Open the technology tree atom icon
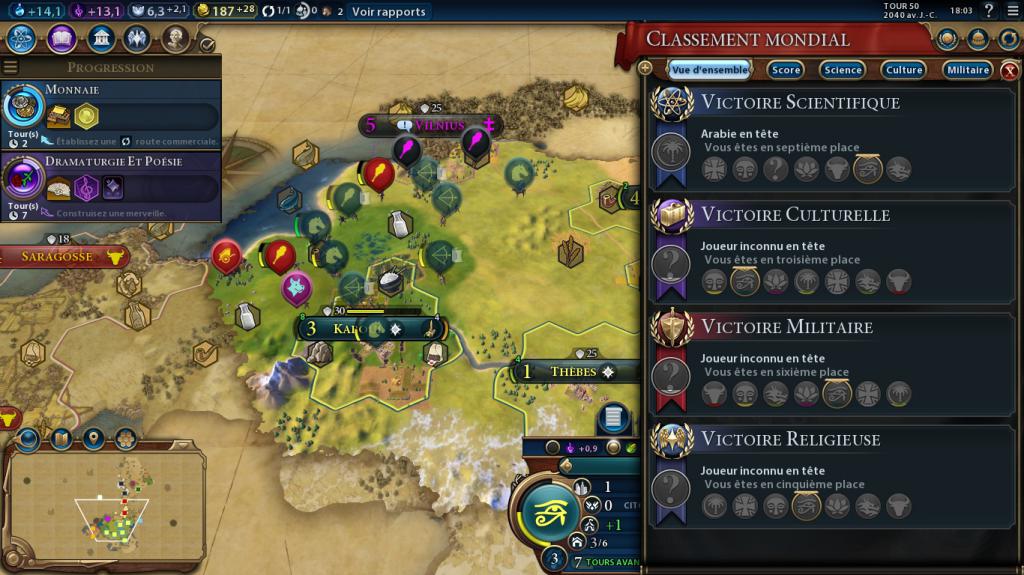1024x575 pixels. point(23,39)
